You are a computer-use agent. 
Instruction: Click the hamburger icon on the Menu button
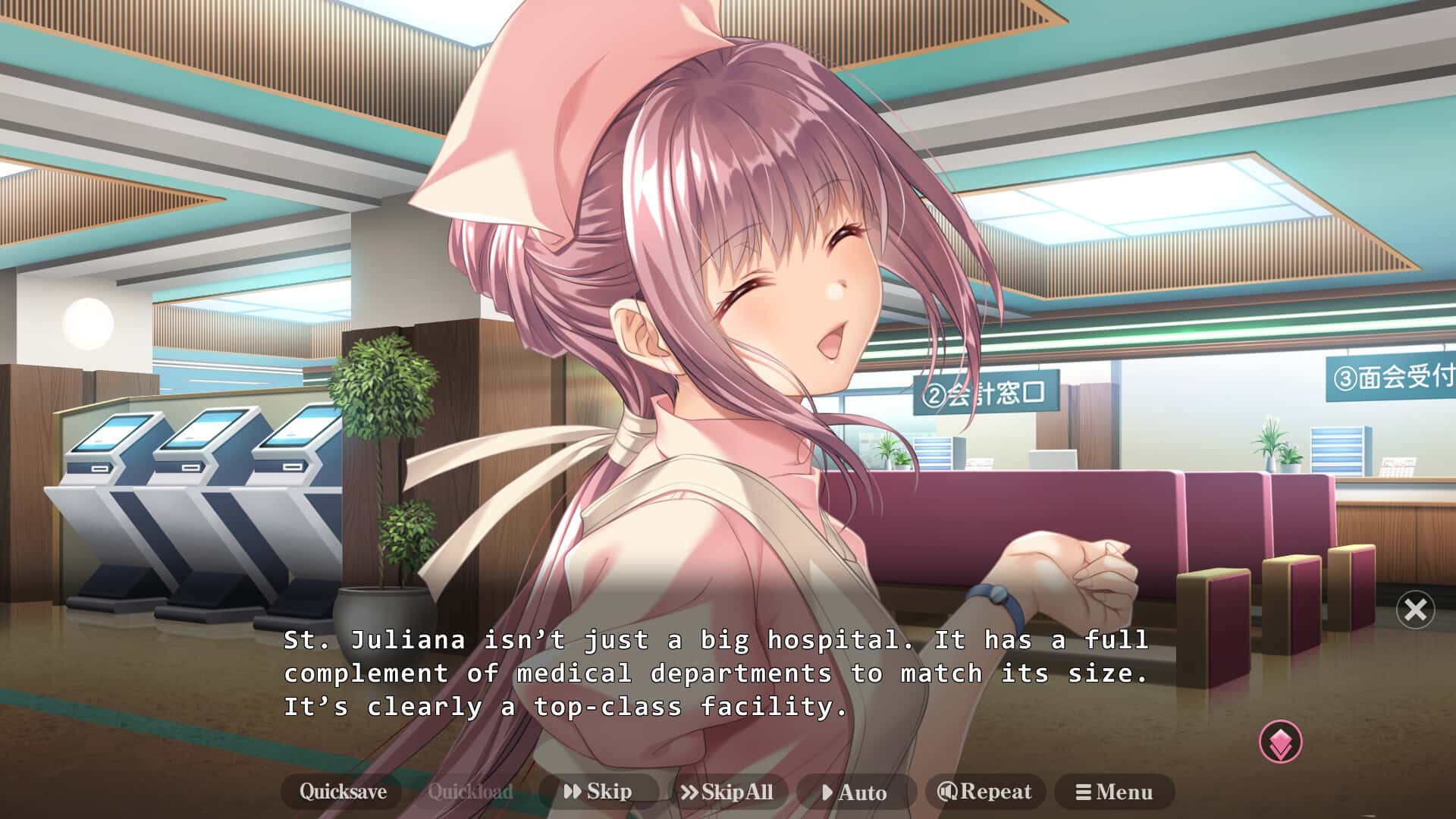1084,792
